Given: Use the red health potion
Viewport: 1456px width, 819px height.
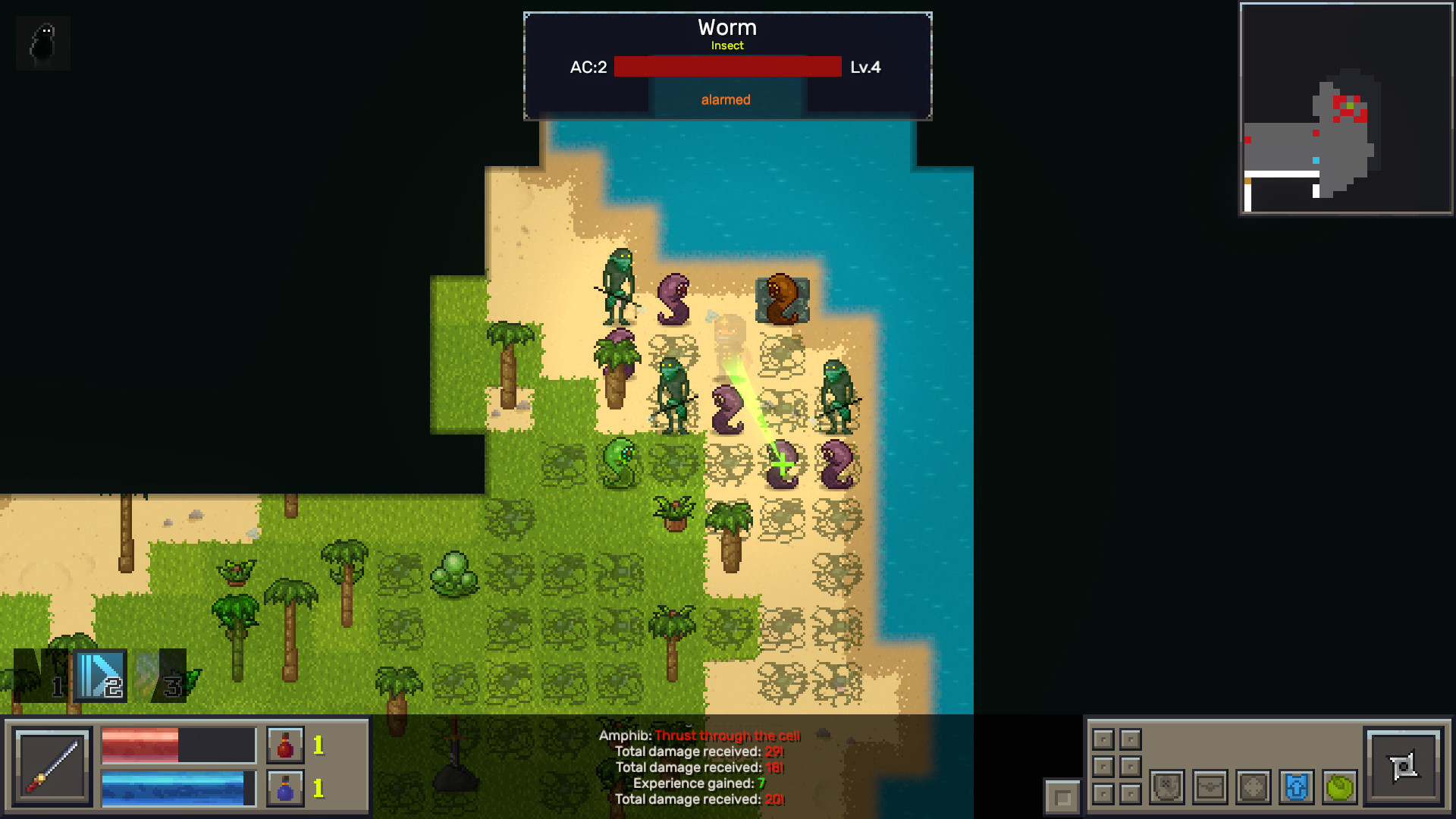Looking at the screenshot, I should [284, 745].
